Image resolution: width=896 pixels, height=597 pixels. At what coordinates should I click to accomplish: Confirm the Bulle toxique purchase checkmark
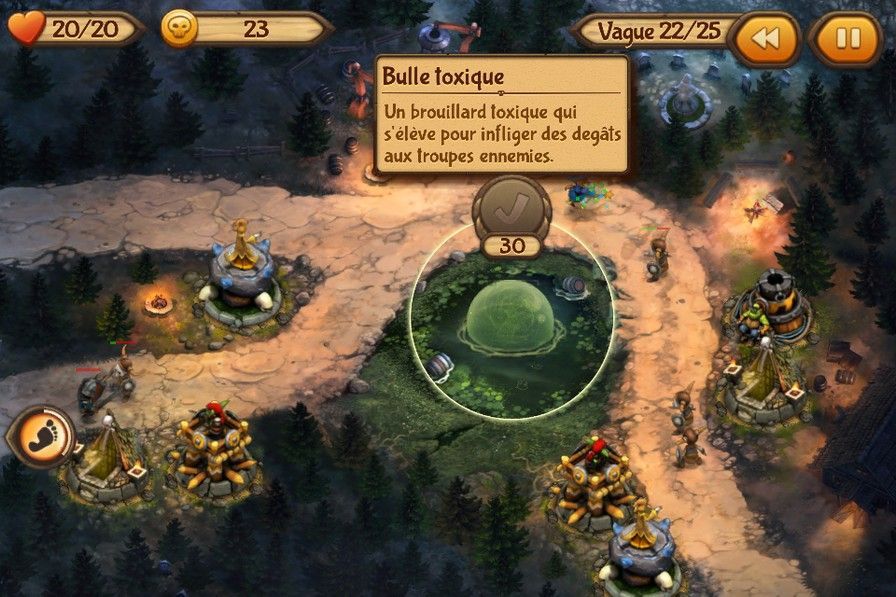(x=511, y=207)
